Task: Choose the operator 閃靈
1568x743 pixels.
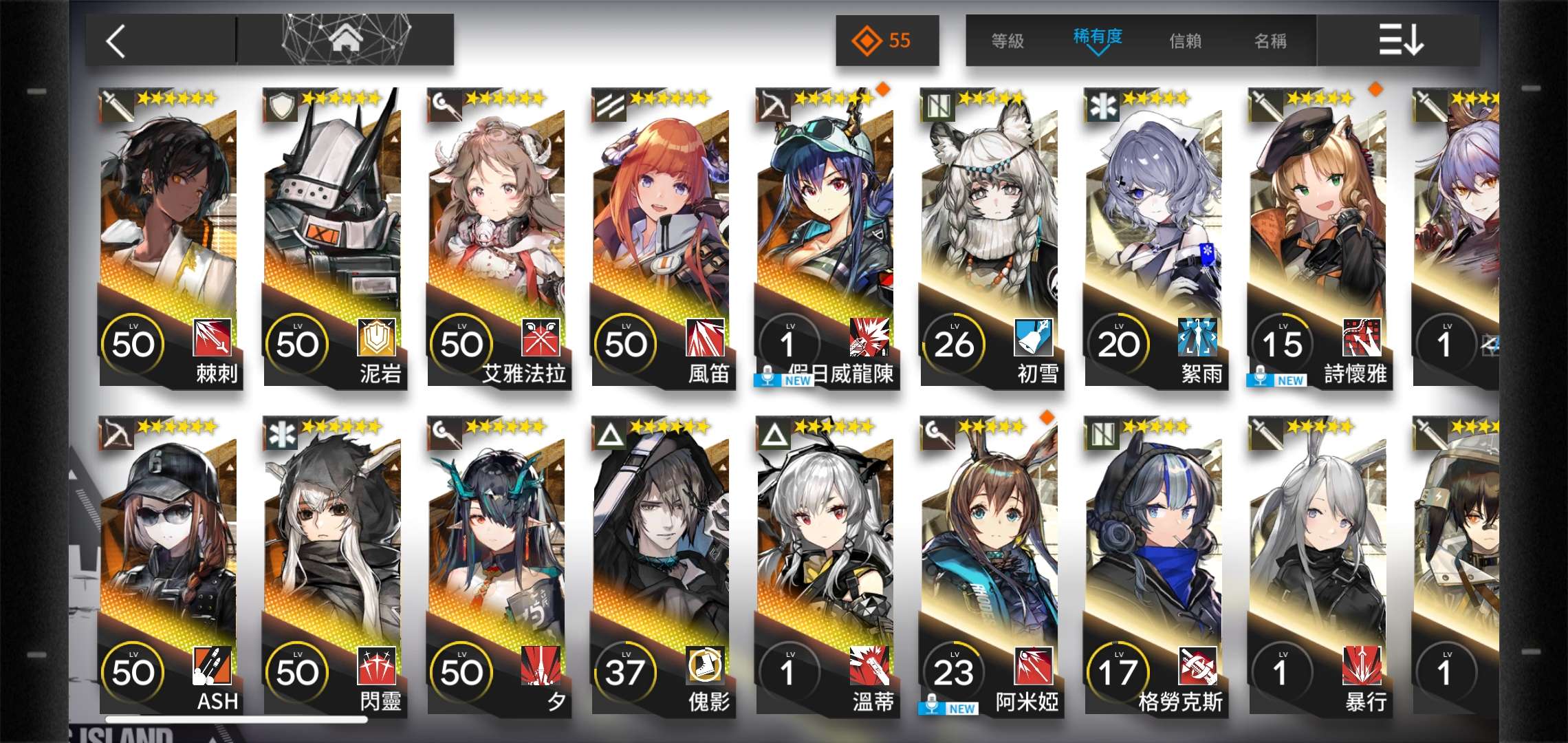Action: pos(334,566)
